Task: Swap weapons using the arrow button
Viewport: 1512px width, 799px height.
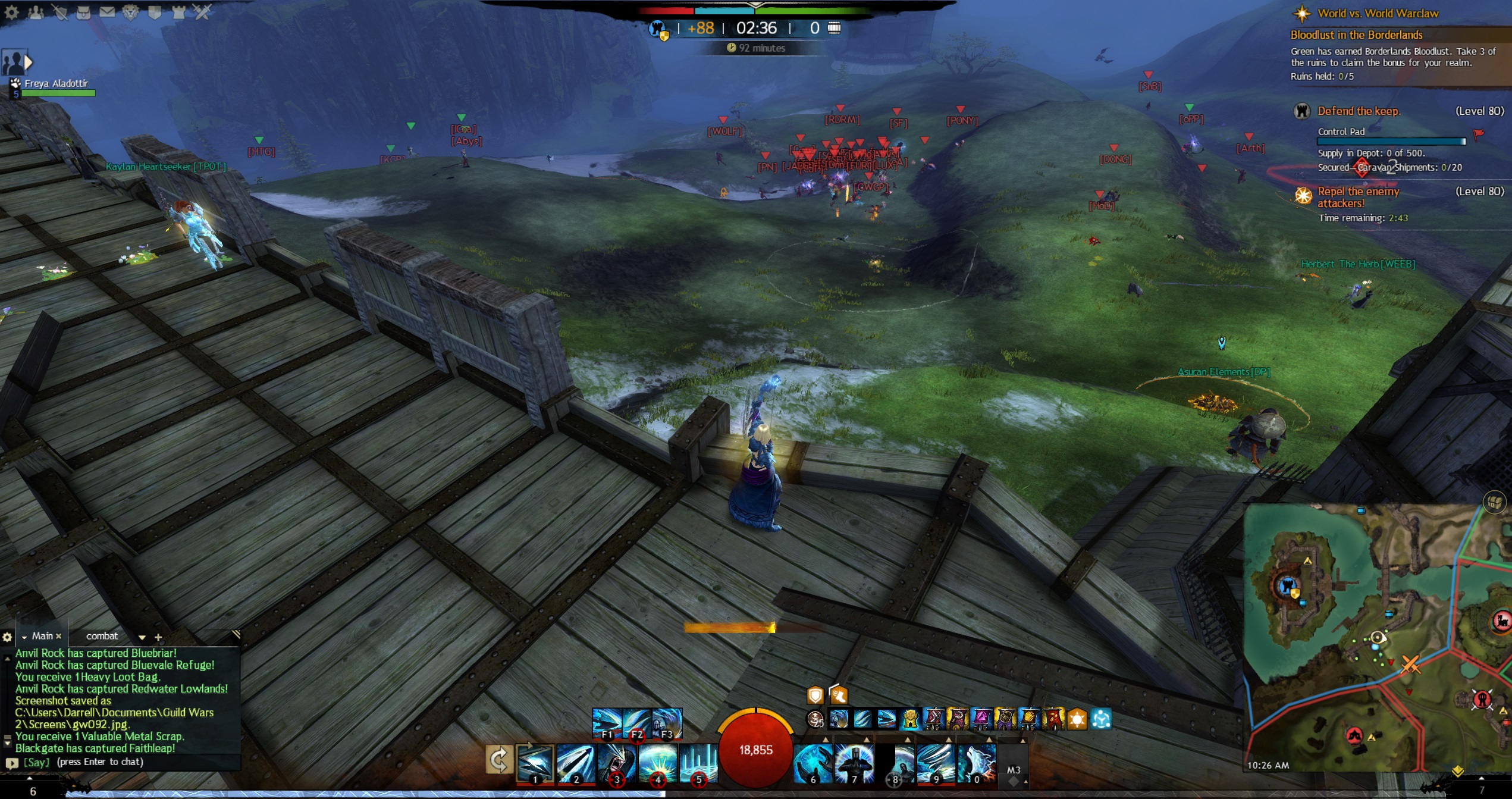Action: [498, 760]
